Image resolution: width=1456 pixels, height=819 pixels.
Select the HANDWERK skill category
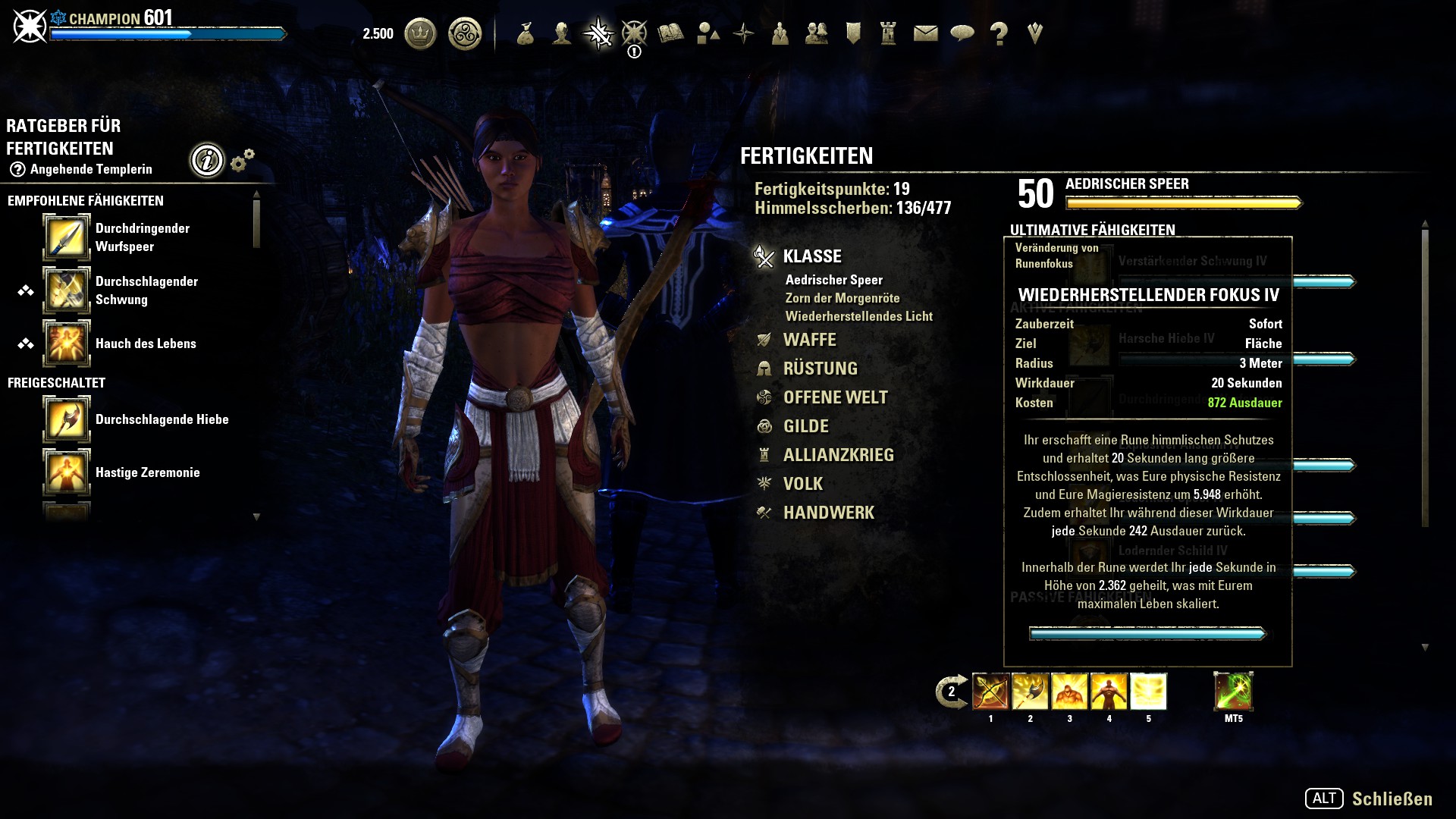coord(828,513)
